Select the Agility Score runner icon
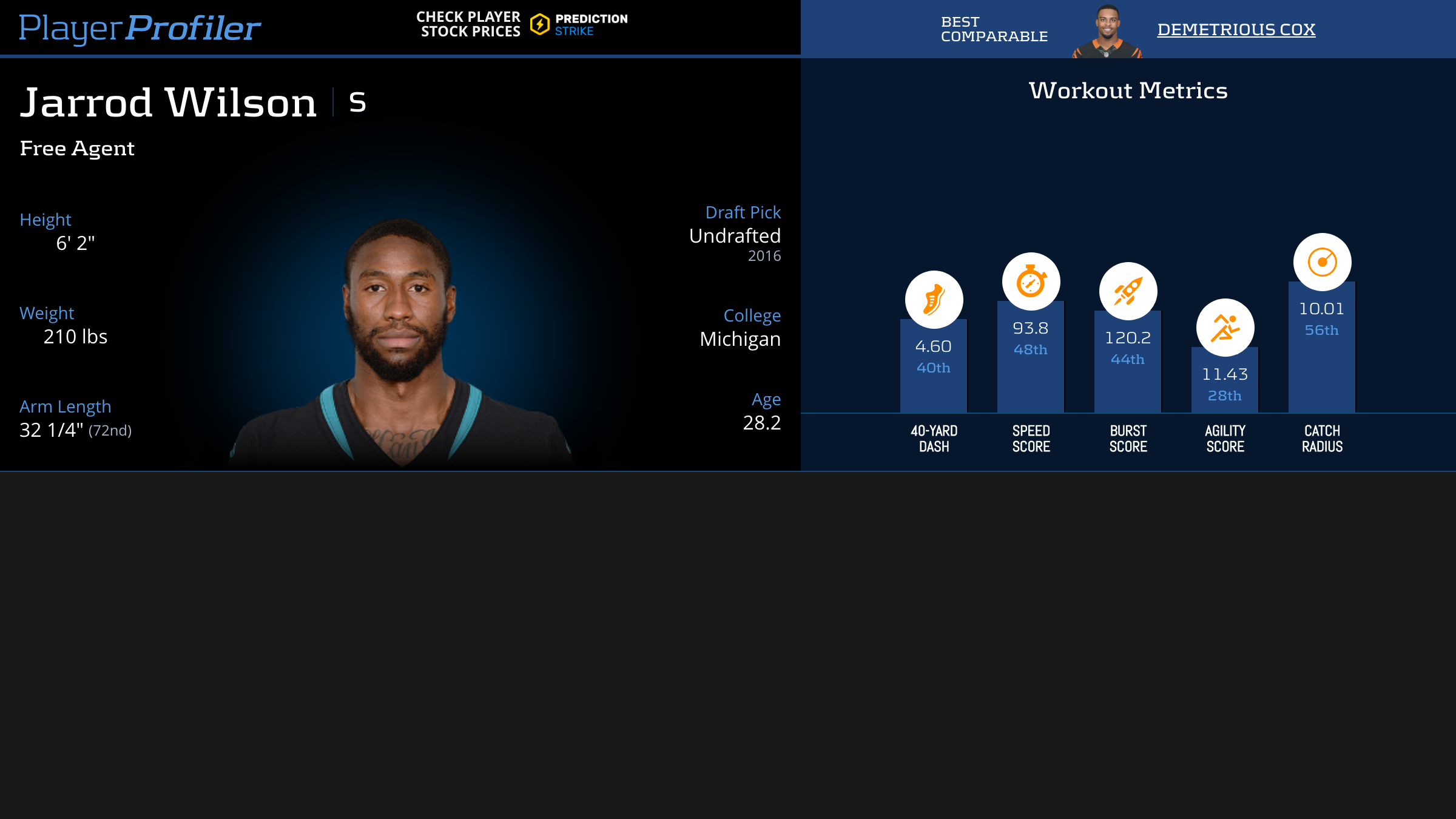1456x819 pixels. (1225, 328)
